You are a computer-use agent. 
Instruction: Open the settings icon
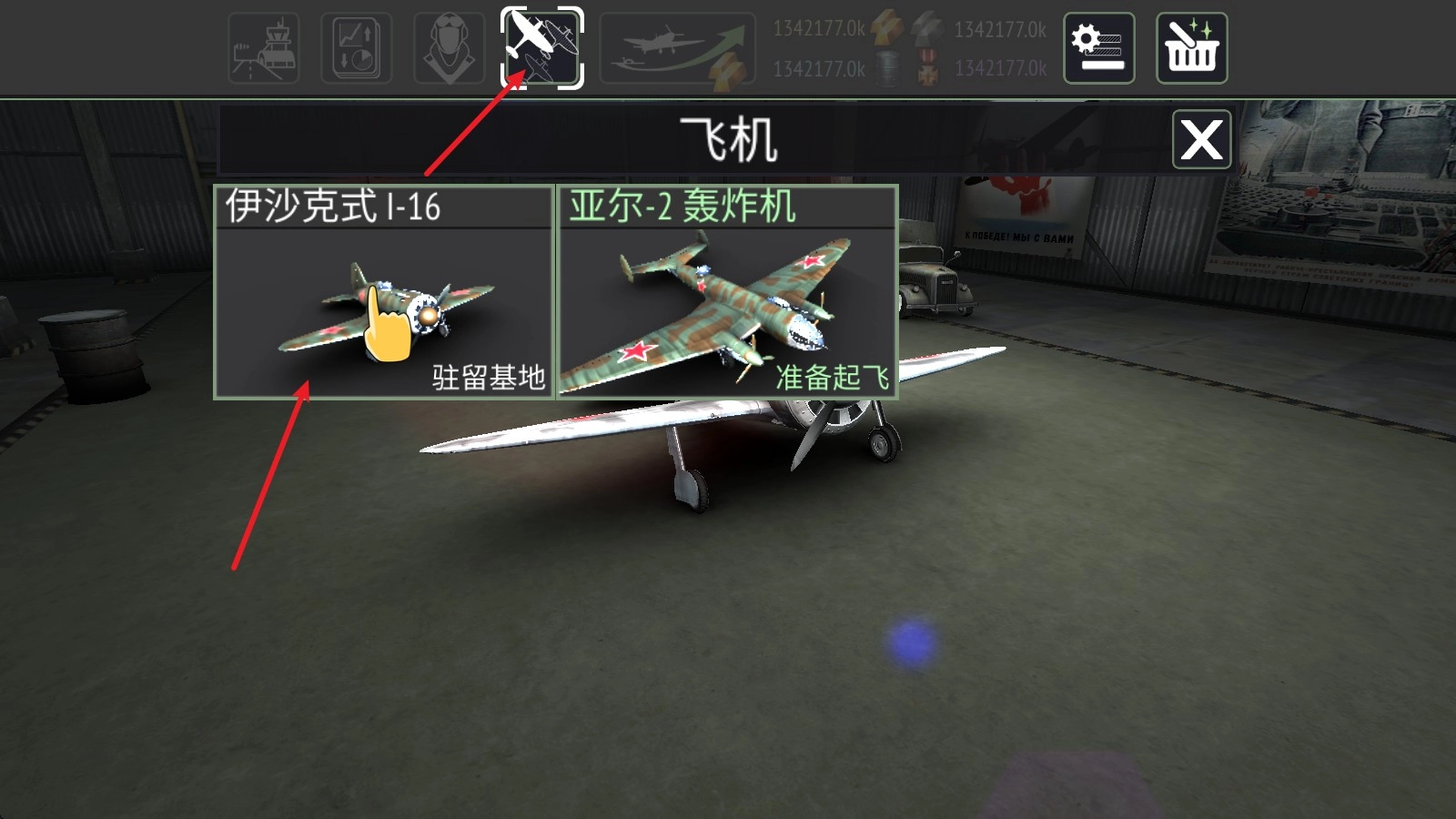click(x=1098, y=49)
